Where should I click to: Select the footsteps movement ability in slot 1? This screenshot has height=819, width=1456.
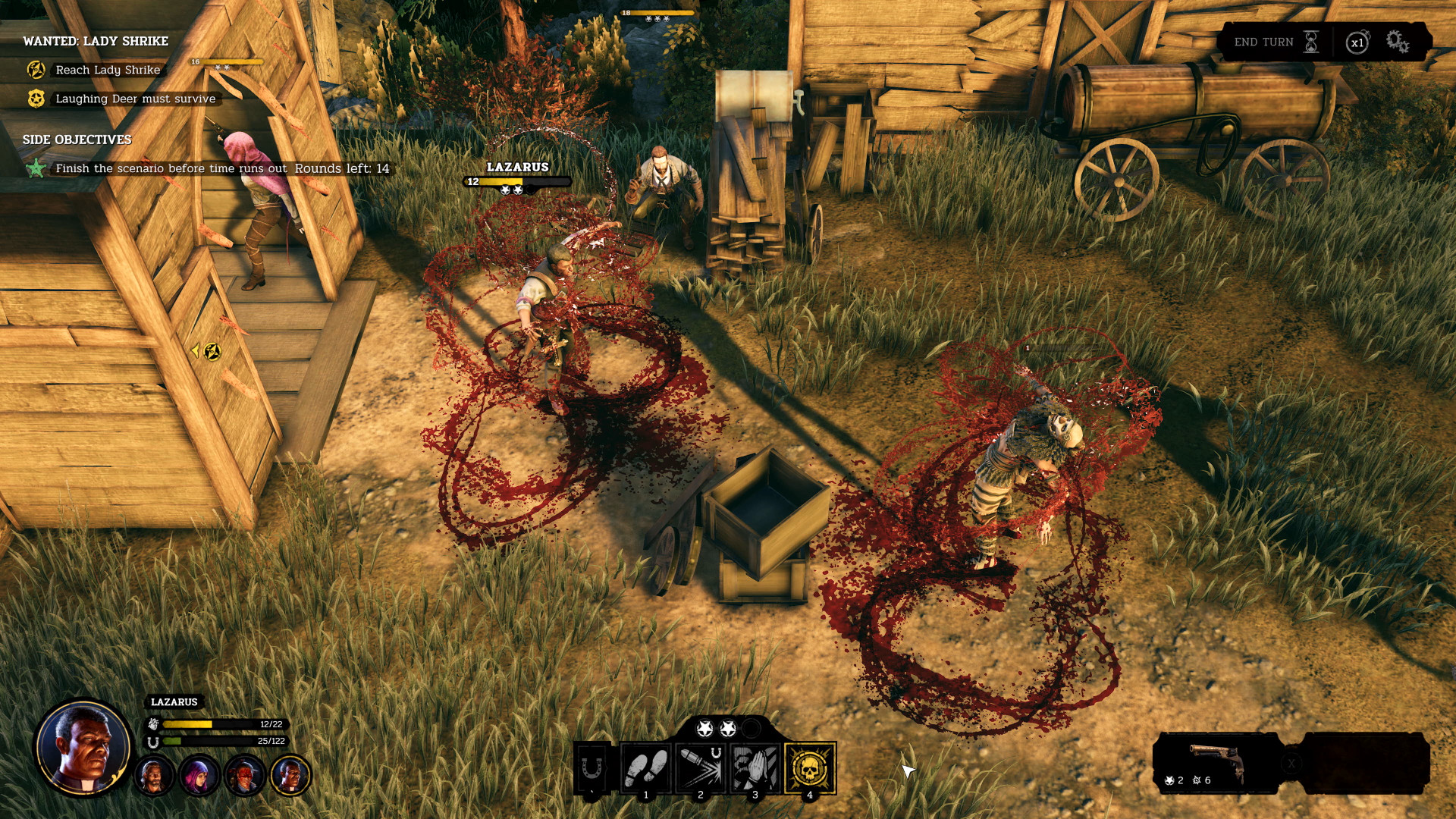pyautogui.click(x=646, y=768)
